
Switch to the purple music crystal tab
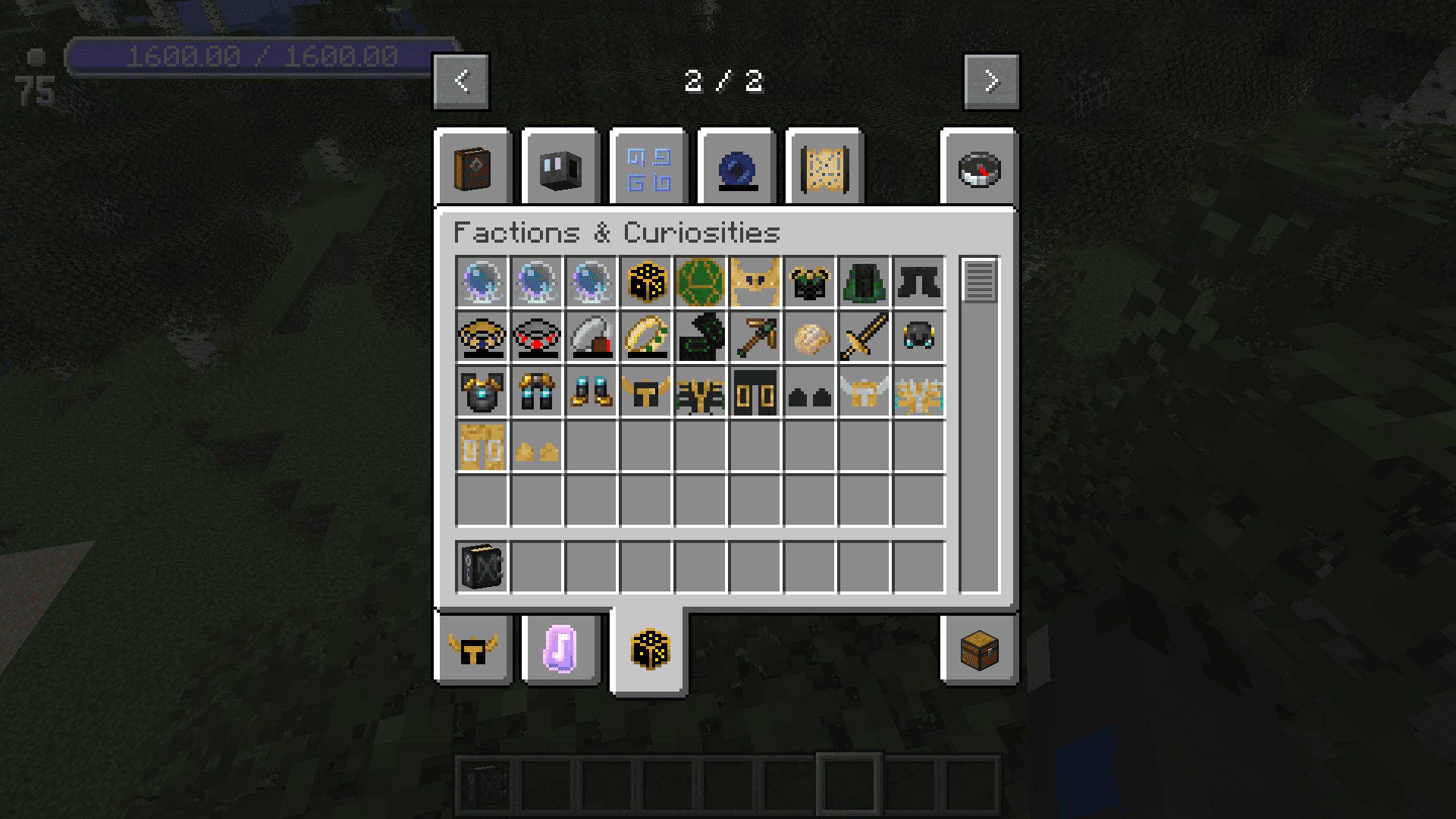pyautogui.click(x=560, y=650)
